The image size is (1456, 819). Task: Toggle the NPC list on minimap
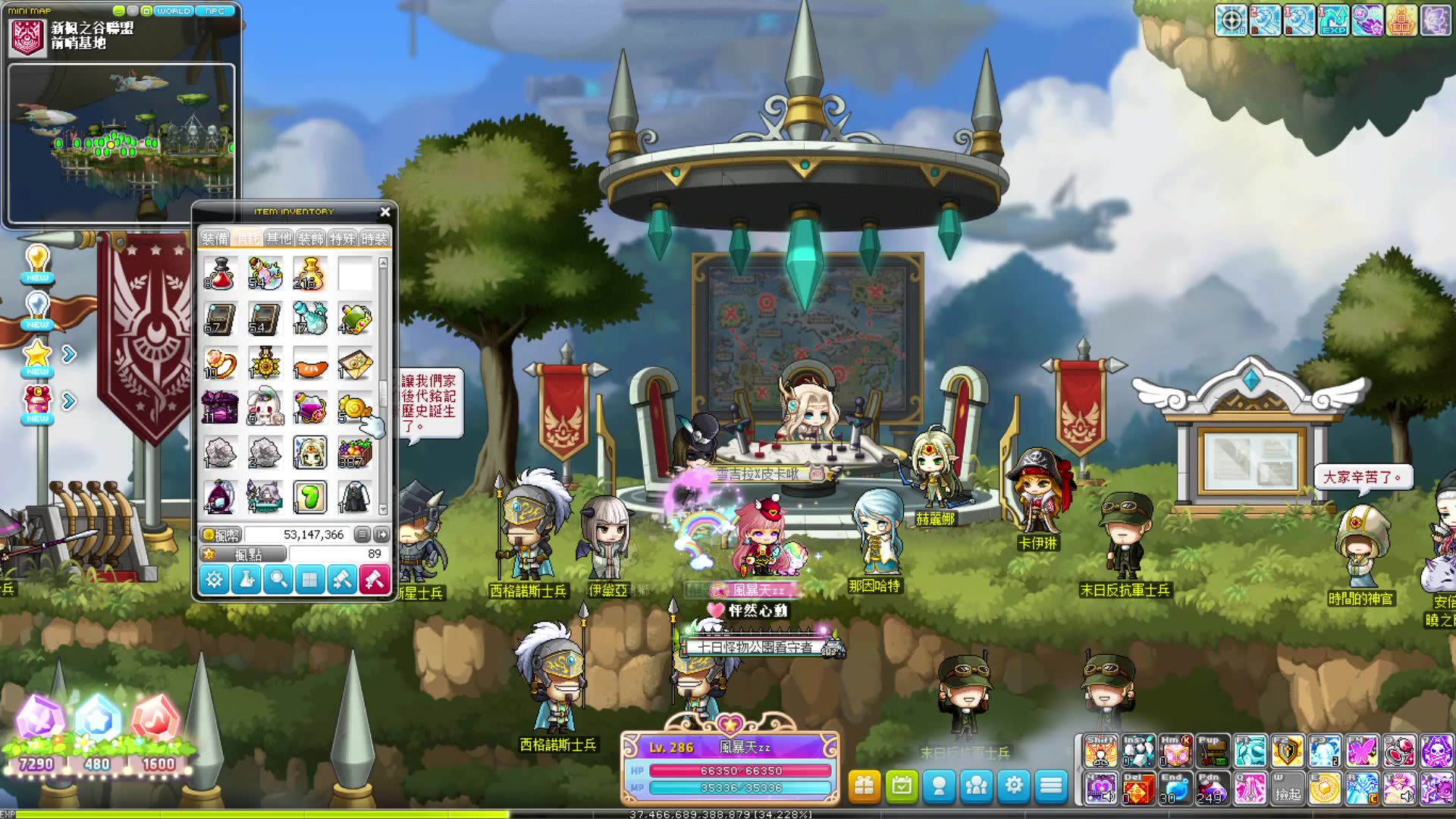click(x=215, y=11)
